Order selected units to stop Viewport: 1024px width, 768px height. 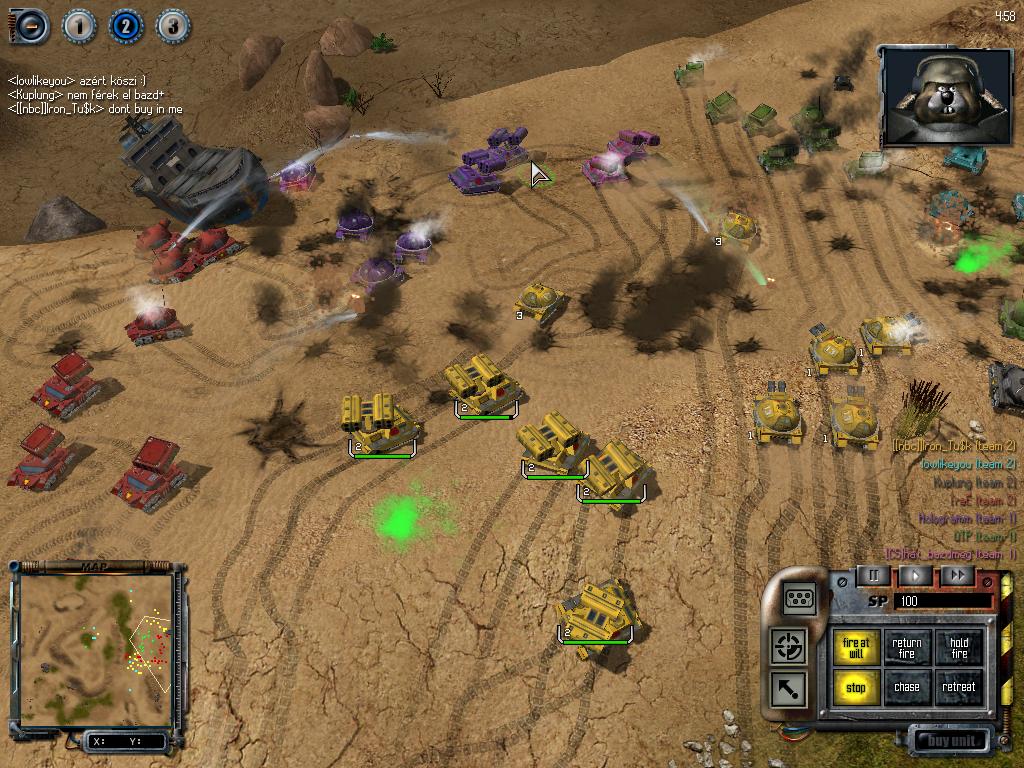[x=856, y=688]
